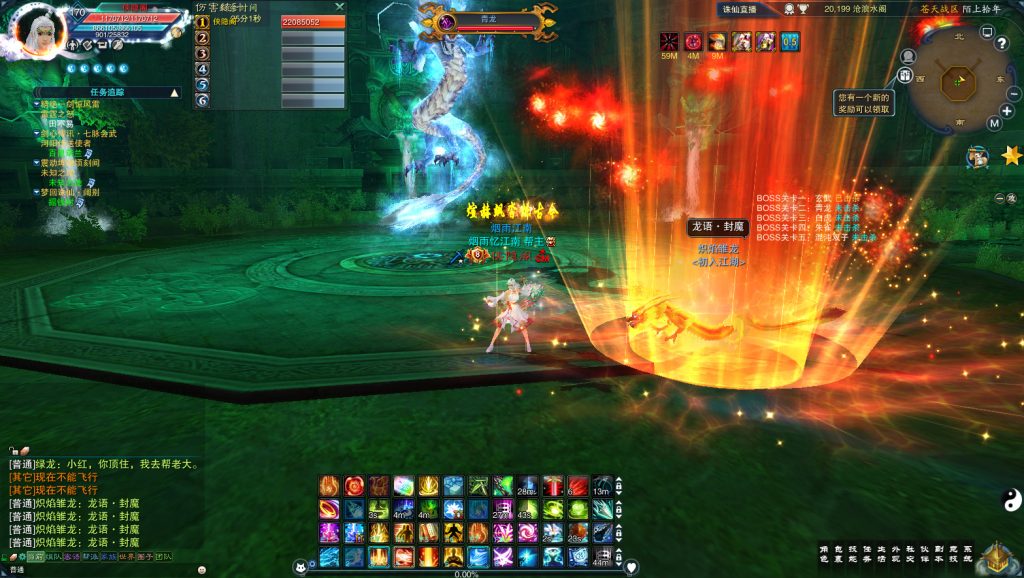Open the help question mark button
This screenshot has width=1024, height=578.
[x=1001, y=43]
